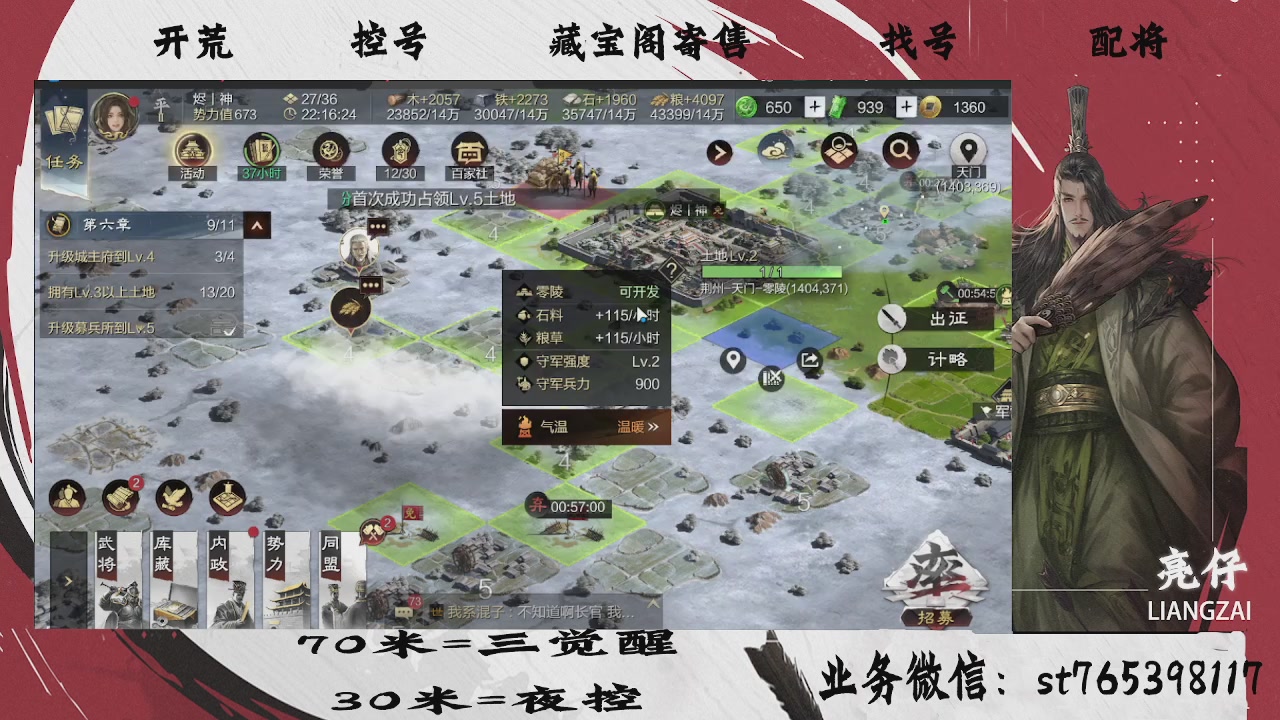Select the carrier pigeon mail icon

pyautogui.click(x=172, y=497)
